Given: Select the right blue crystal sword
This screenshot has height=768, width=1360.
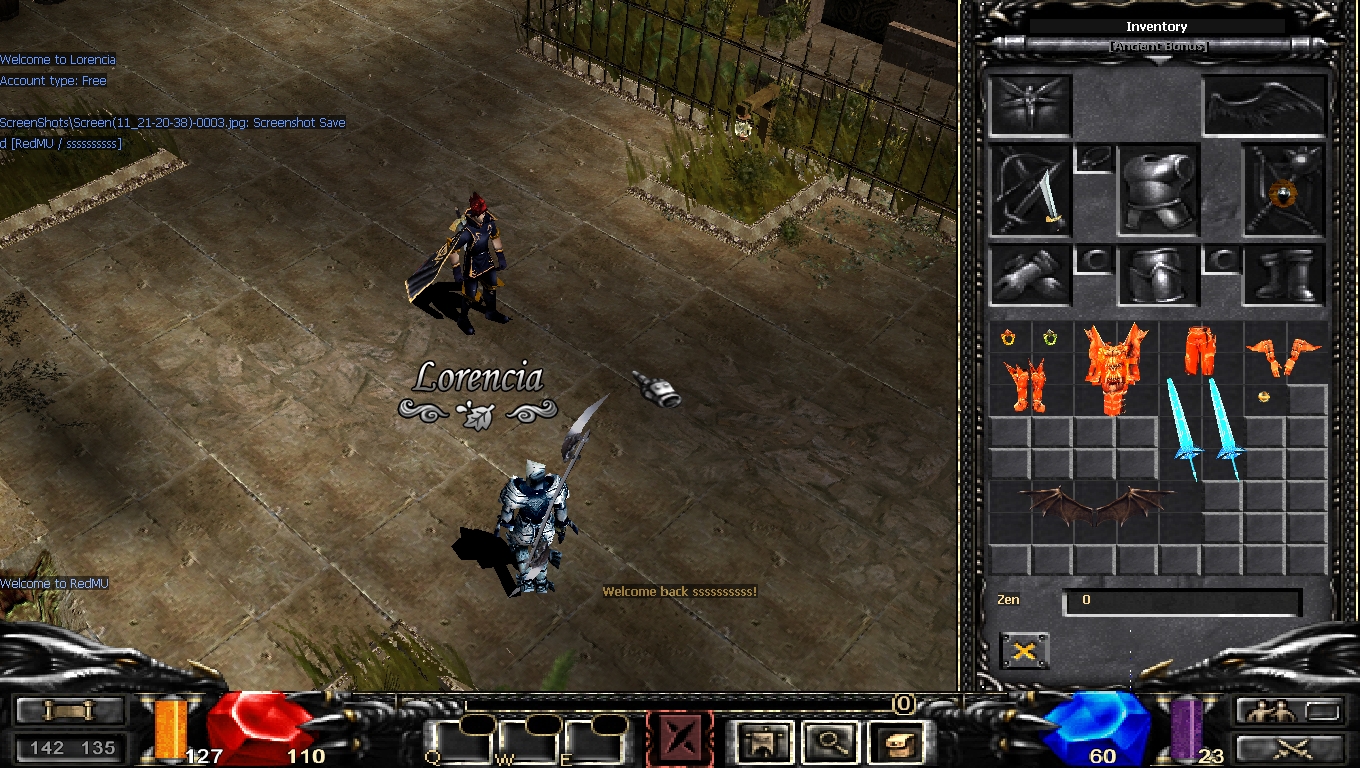Looking at the screenshot, I should click(x=1225, y=429).
